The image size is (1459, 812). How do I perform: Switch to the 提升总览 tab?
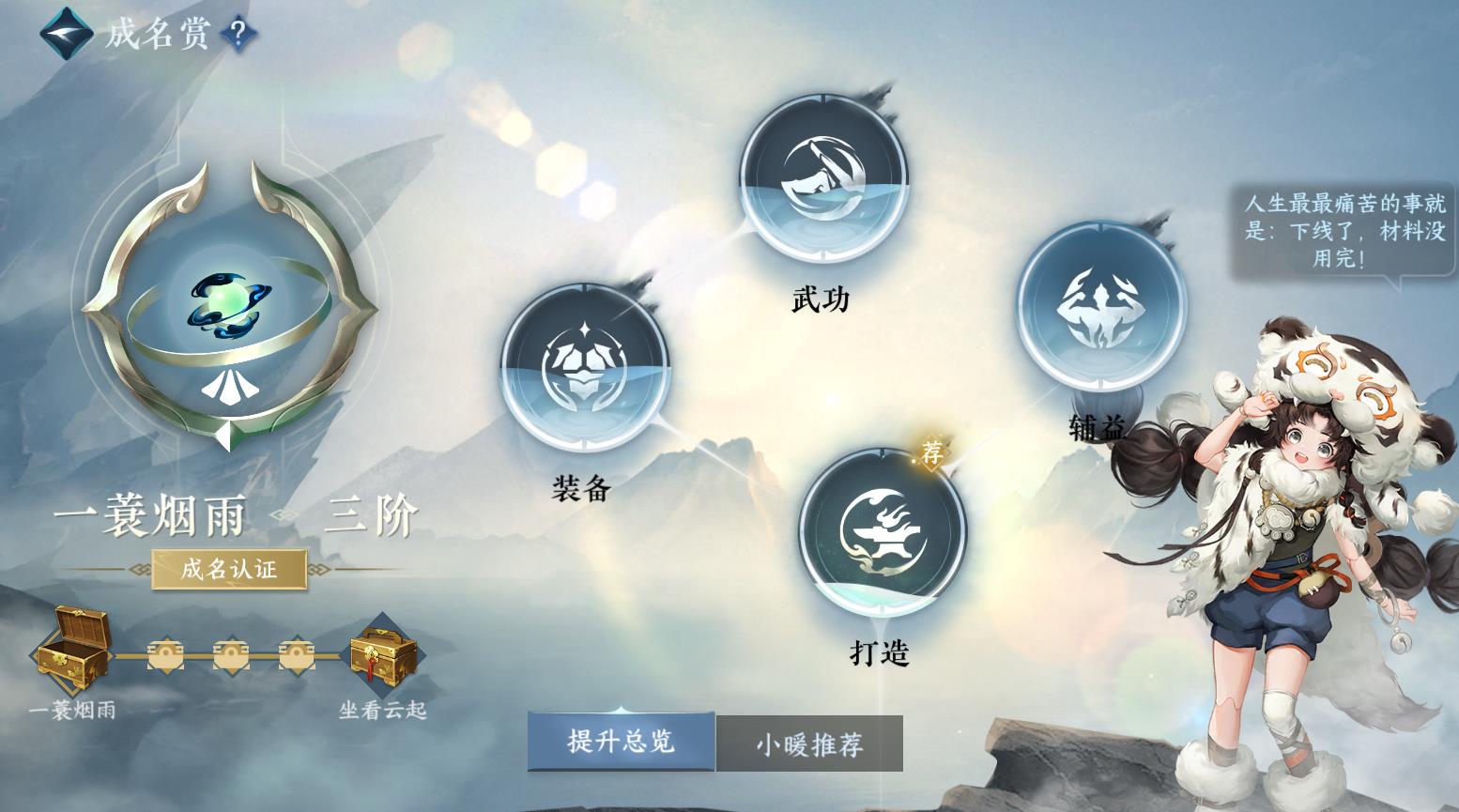(x=622, y=743)
